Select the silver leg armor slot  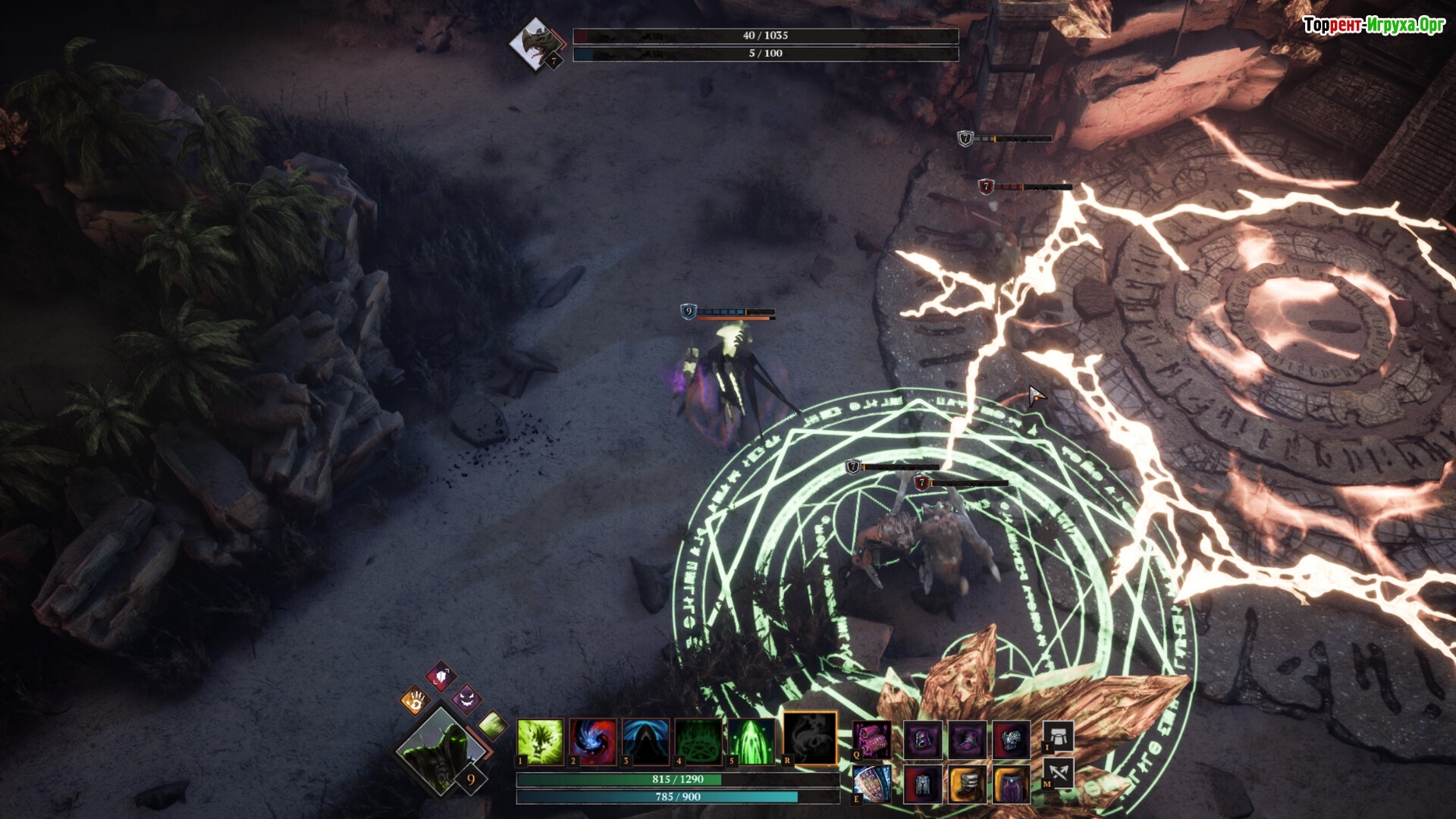coord(923,783)
